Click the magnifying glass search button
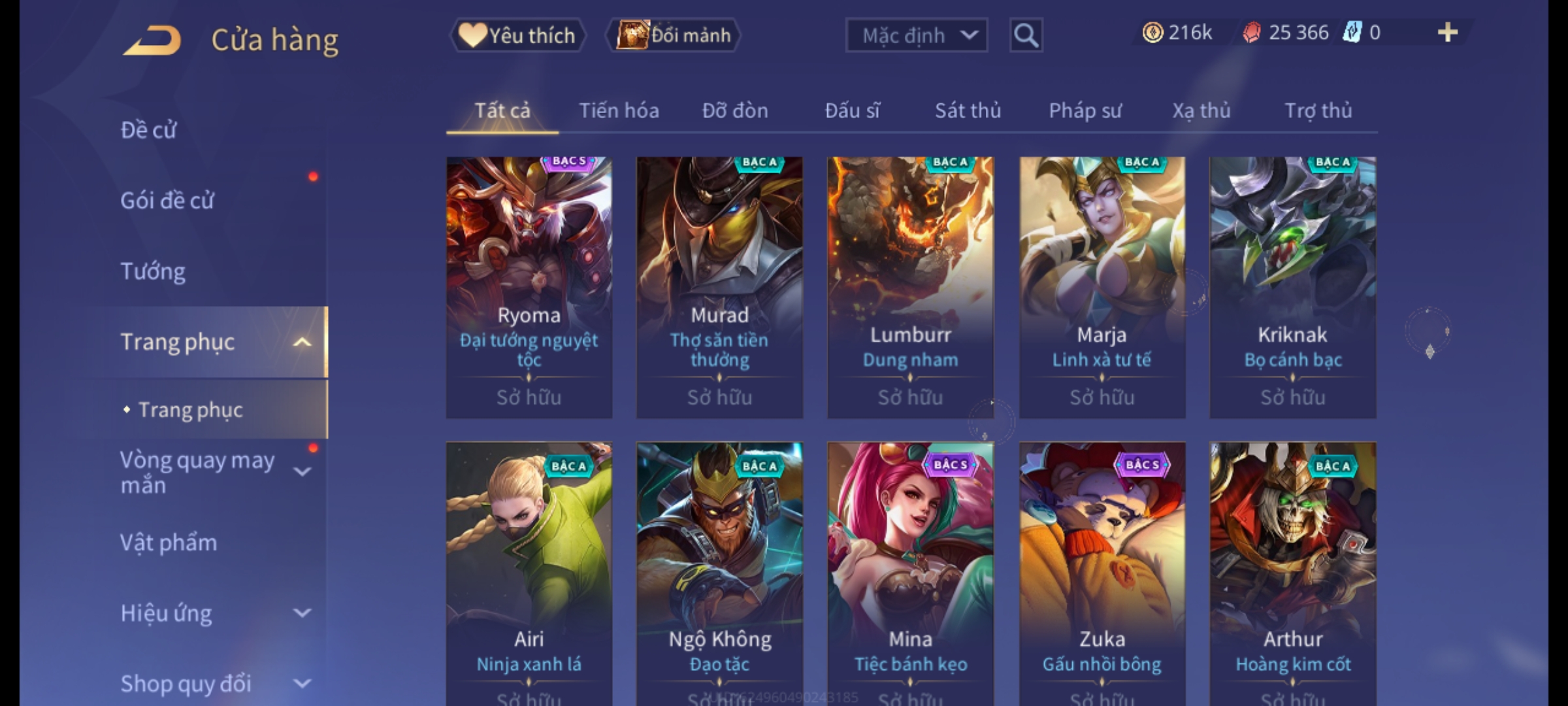 1026,35
